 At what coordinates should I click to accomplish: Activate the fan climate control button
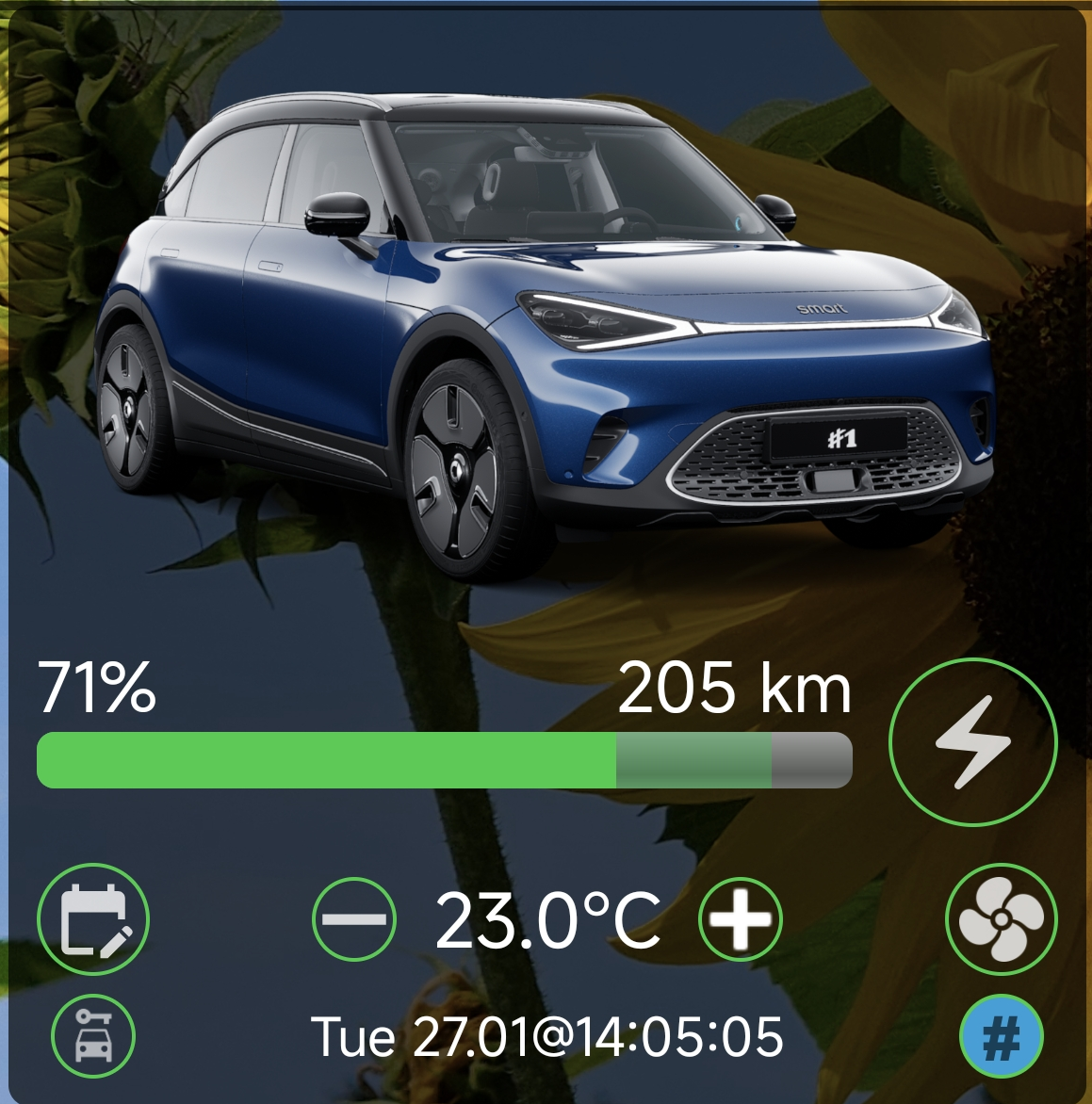click(1001, 918)
